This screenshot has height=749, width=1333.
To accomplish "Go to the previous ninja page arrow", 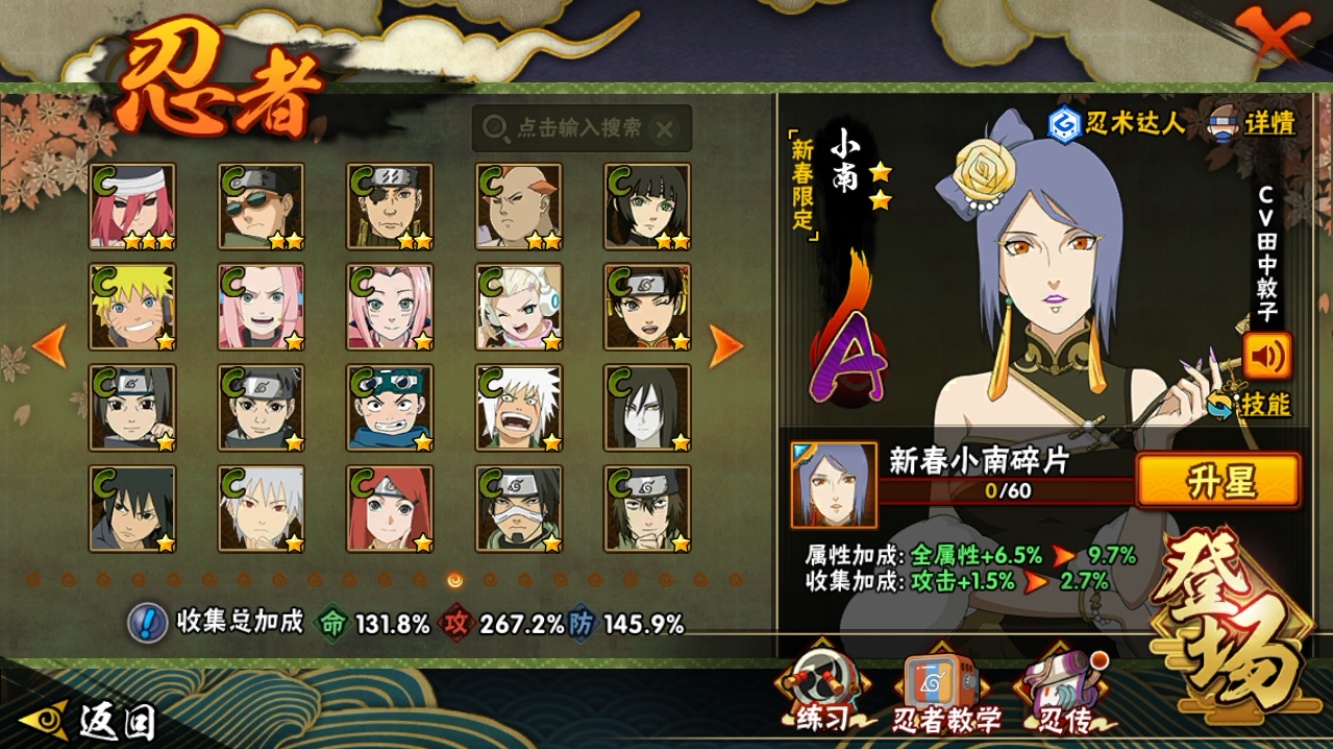I will click(x=50, y=346).
